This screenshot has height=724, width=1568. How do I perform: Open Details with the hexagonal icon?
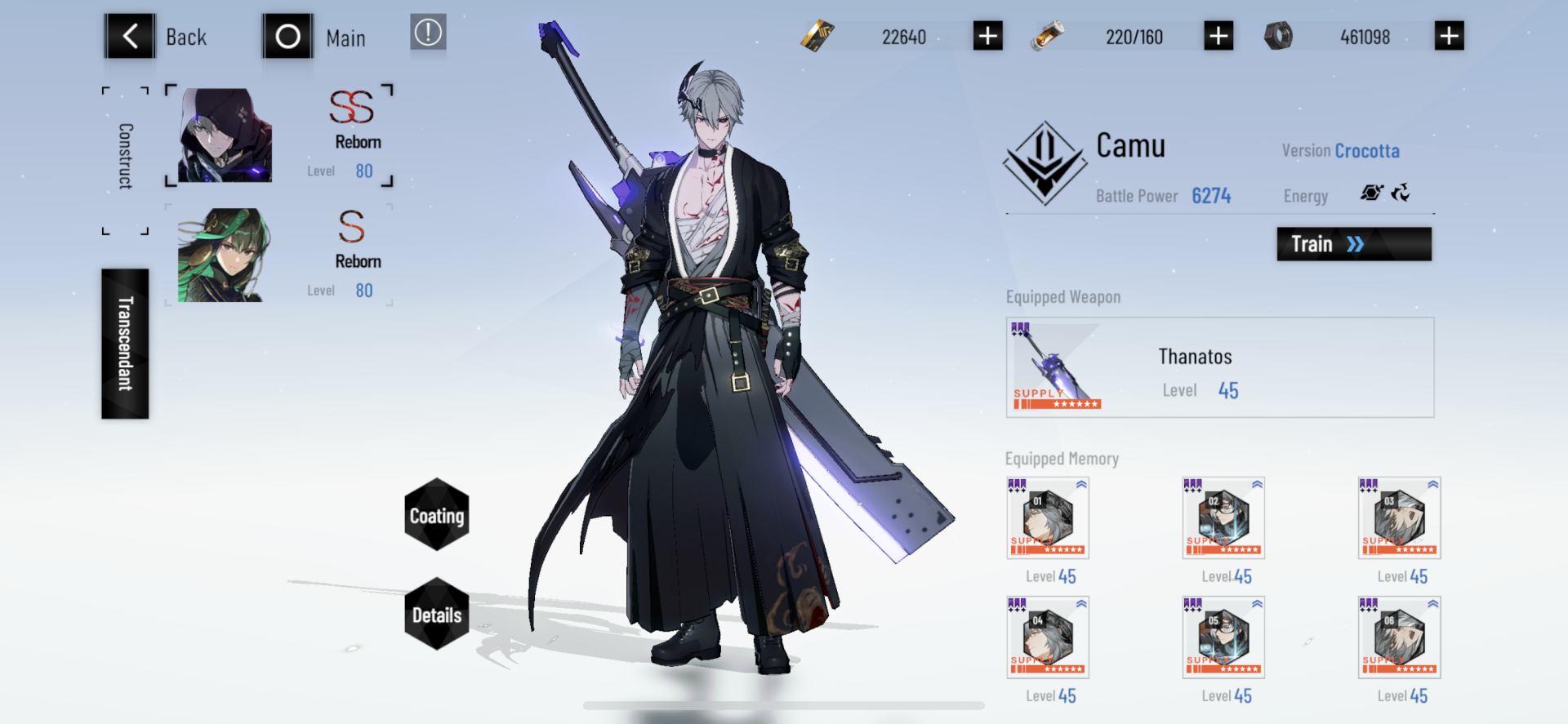point(437,616)
